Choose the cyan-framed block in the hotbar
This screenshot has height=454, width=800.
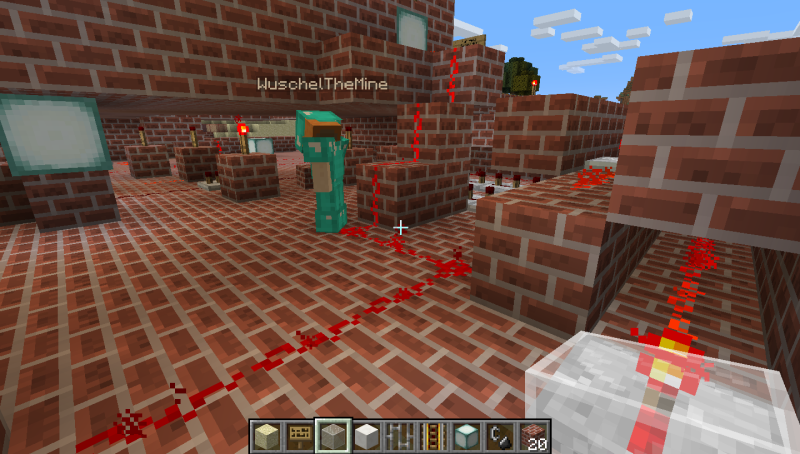coord(464,436)
